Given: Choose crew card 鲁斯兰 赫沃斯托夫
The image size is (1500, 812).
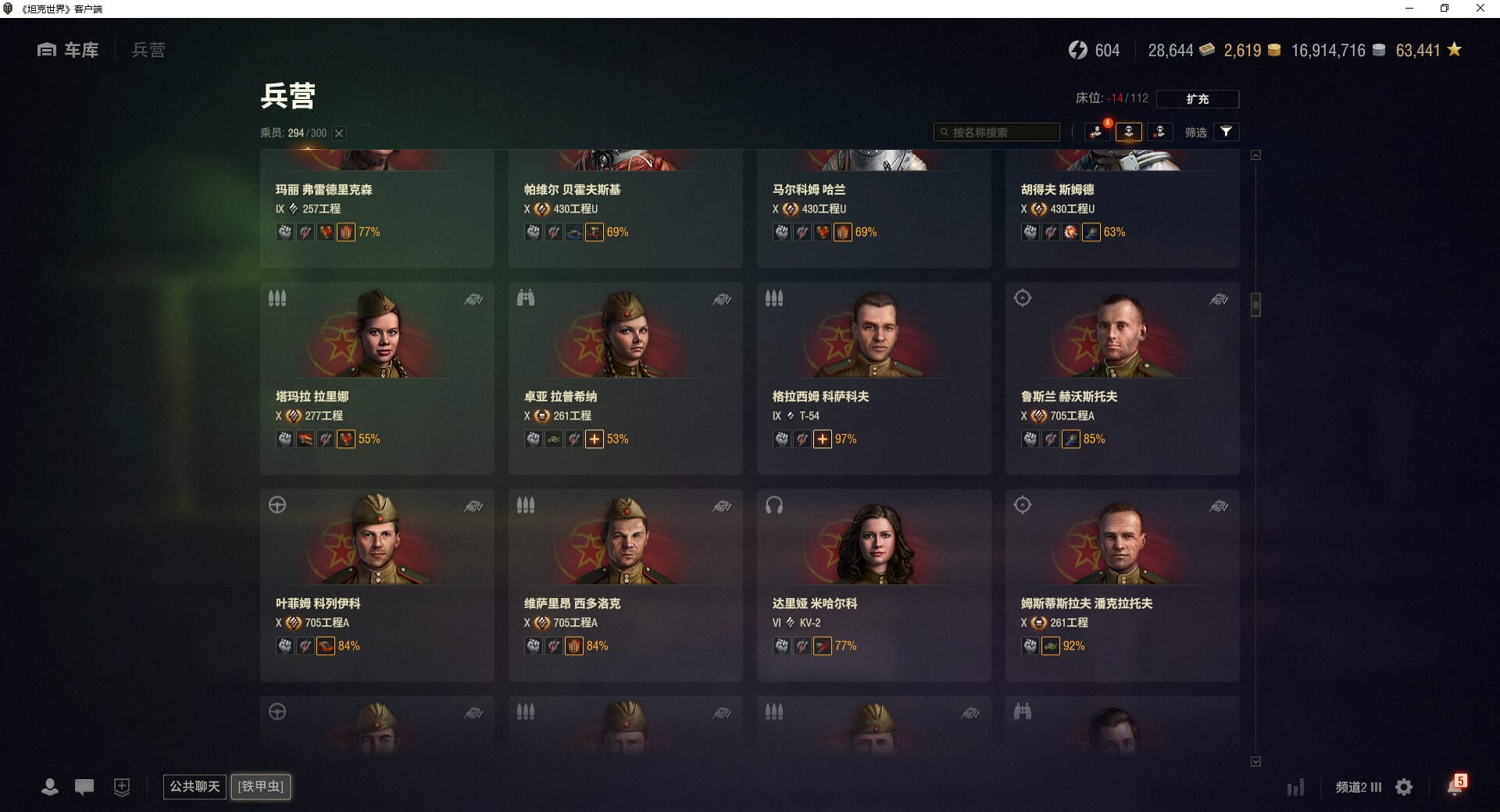Looking at the screenshot, I should [x=1122, y=378].
